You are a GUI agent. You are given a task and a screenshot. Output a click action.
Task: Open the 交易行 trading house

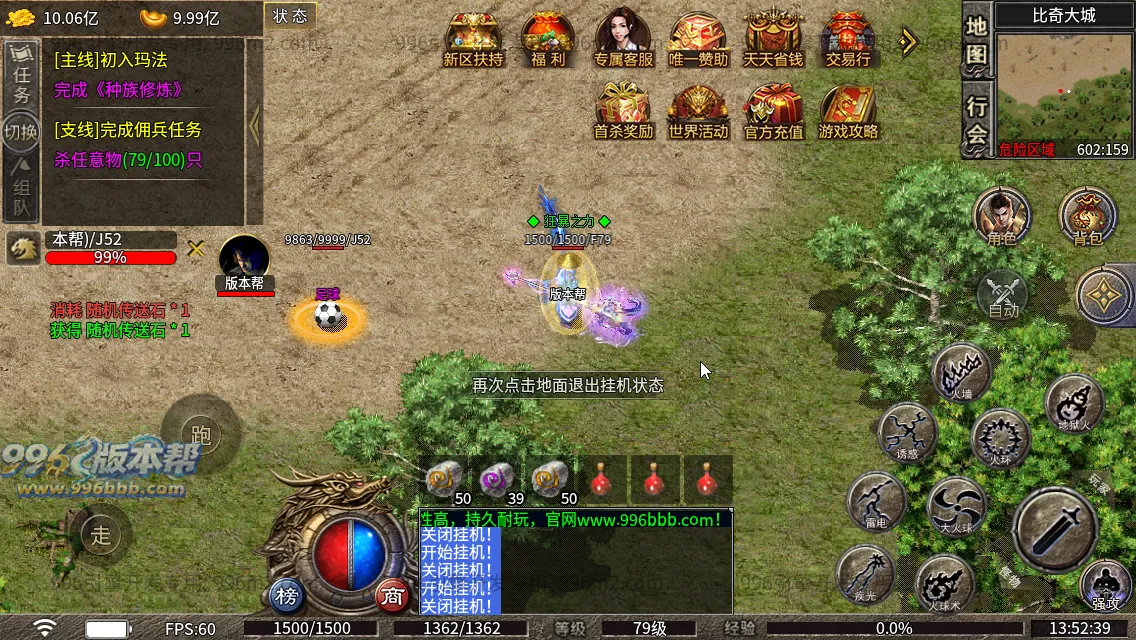click(848, 38)
